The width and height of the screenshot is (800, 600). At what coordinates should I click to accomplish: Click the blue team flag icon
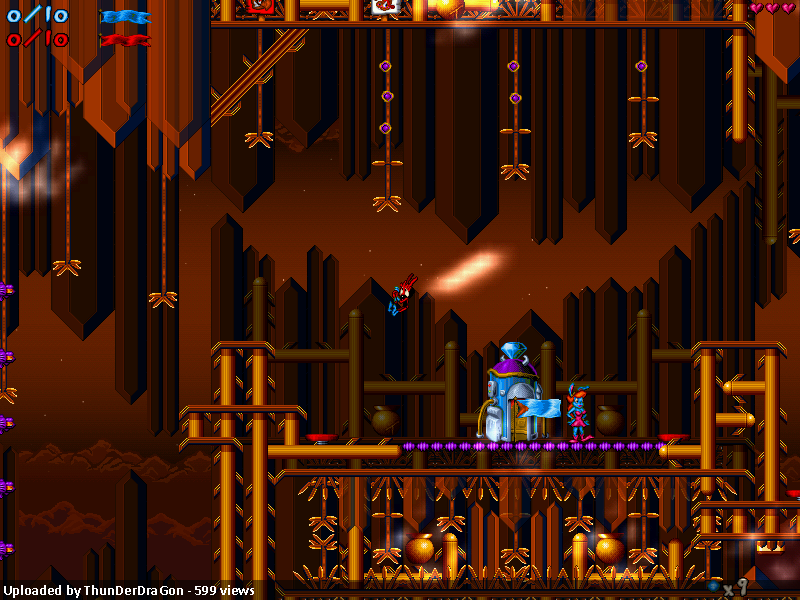tap(125, 17)
